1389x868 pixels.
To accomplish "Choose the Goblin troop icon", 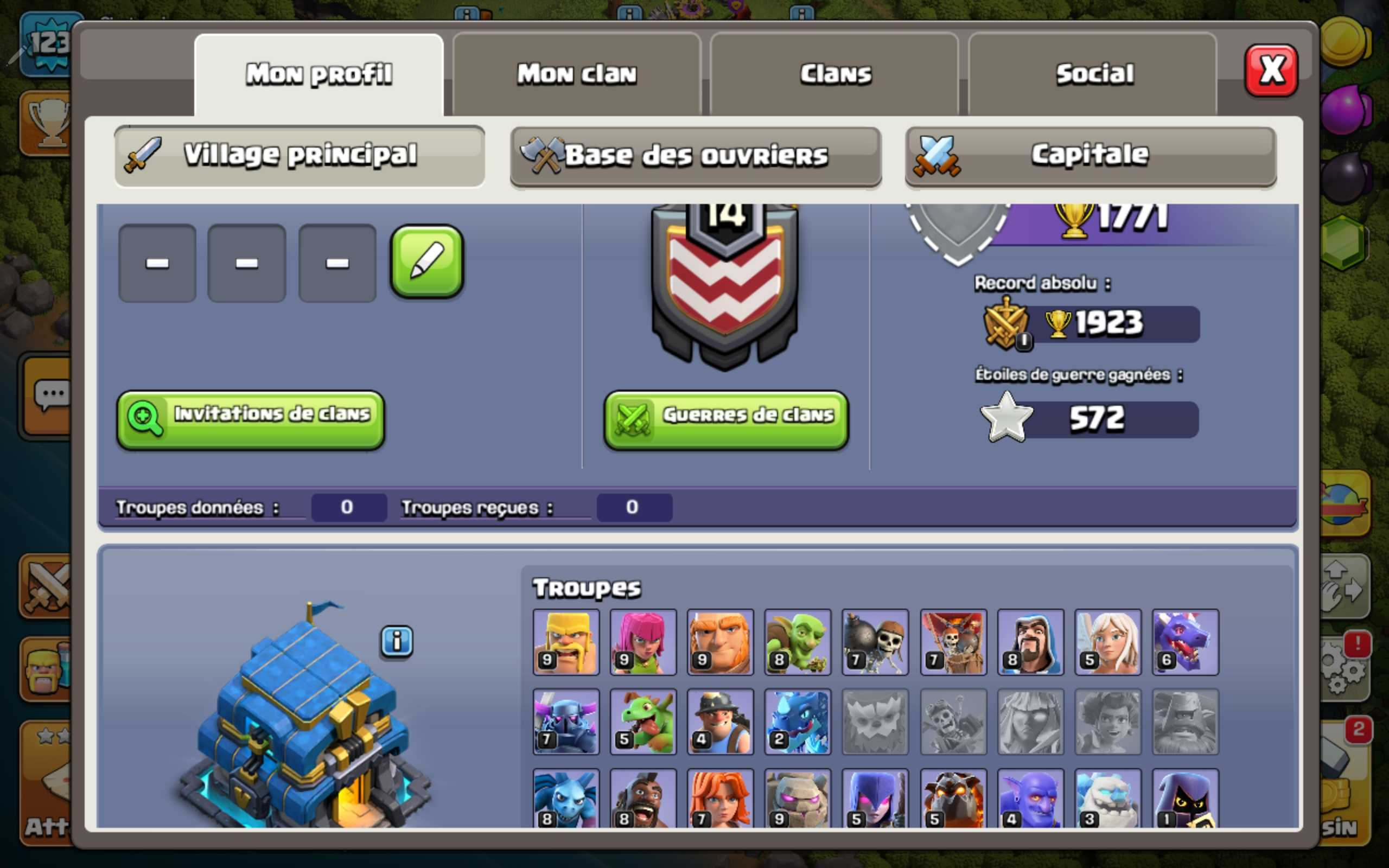I will click(x=798, y=642).
